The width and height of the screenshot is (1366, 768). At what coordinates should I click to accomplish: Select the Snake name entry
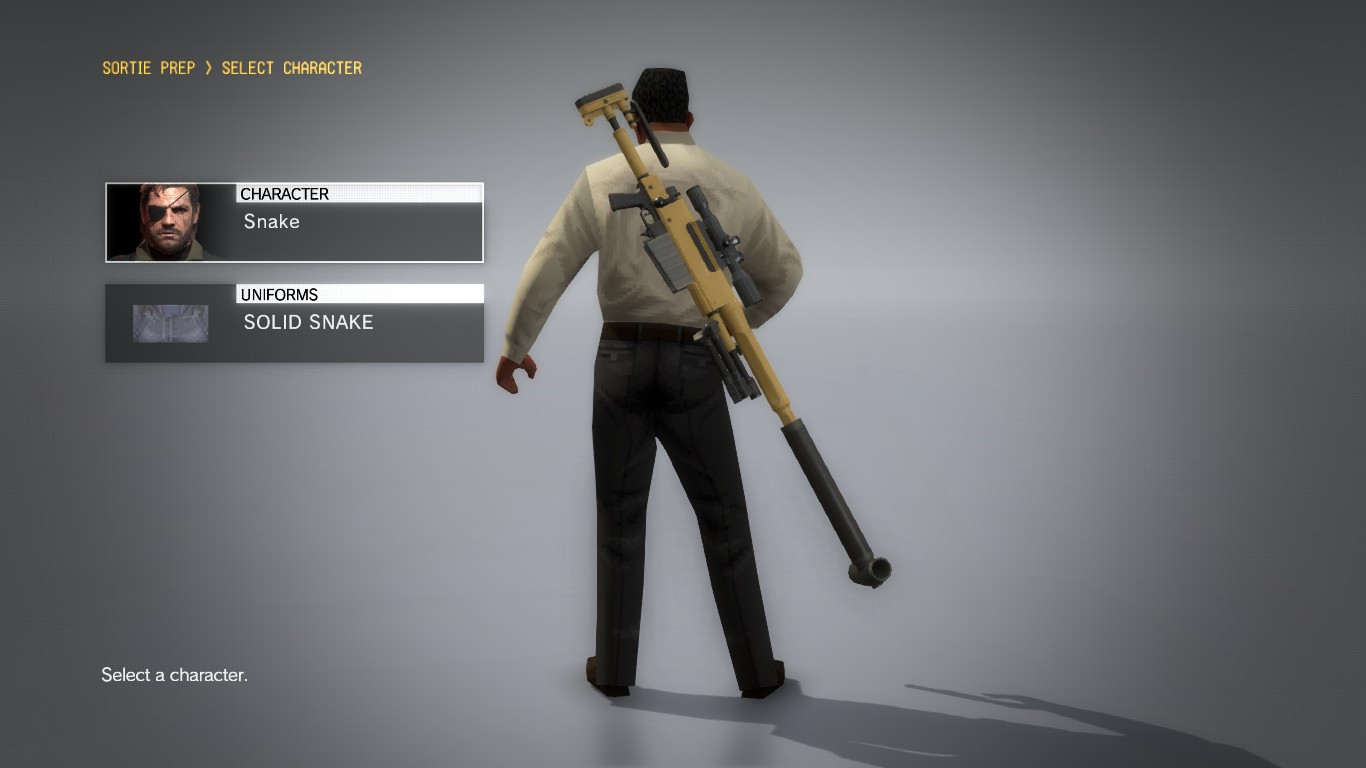271,222
